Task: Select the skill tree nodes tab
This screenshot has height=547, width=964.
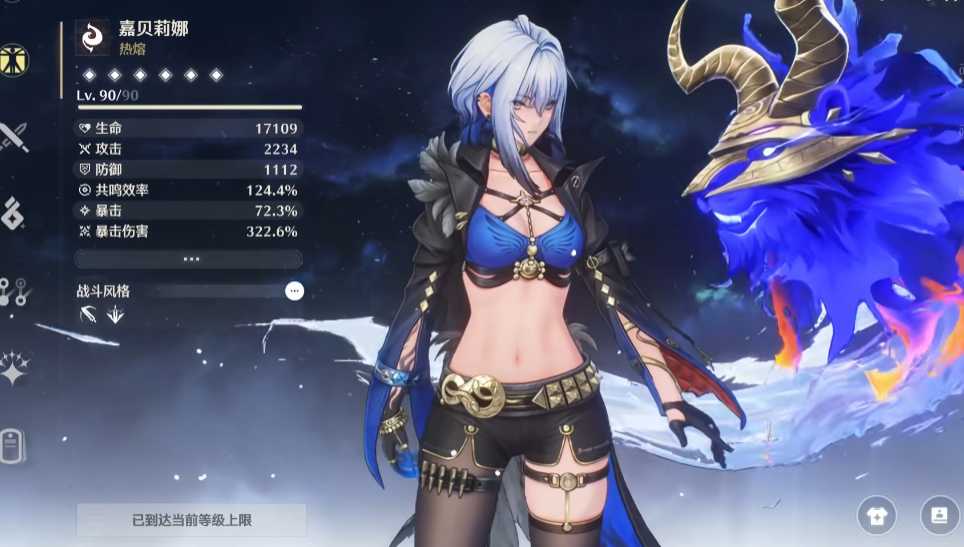Action: (14, 292)
